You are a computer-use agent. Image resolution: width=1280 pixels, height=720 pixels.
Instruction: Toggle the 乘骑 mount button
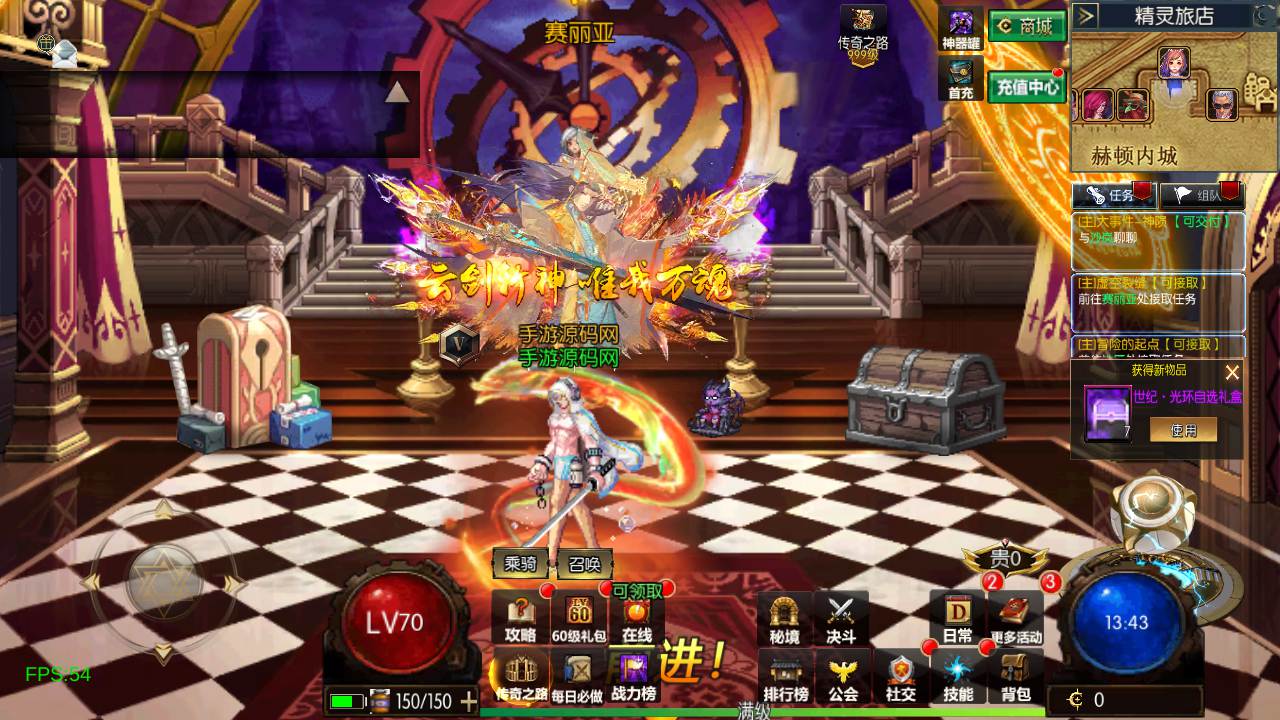point(521,564)
